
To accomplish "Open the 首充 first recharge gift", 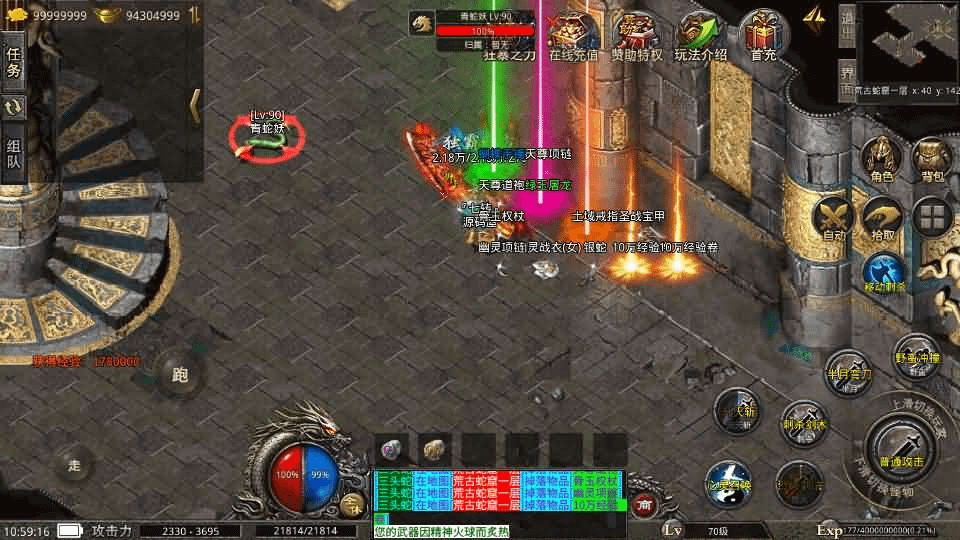I will pos(763,37).
